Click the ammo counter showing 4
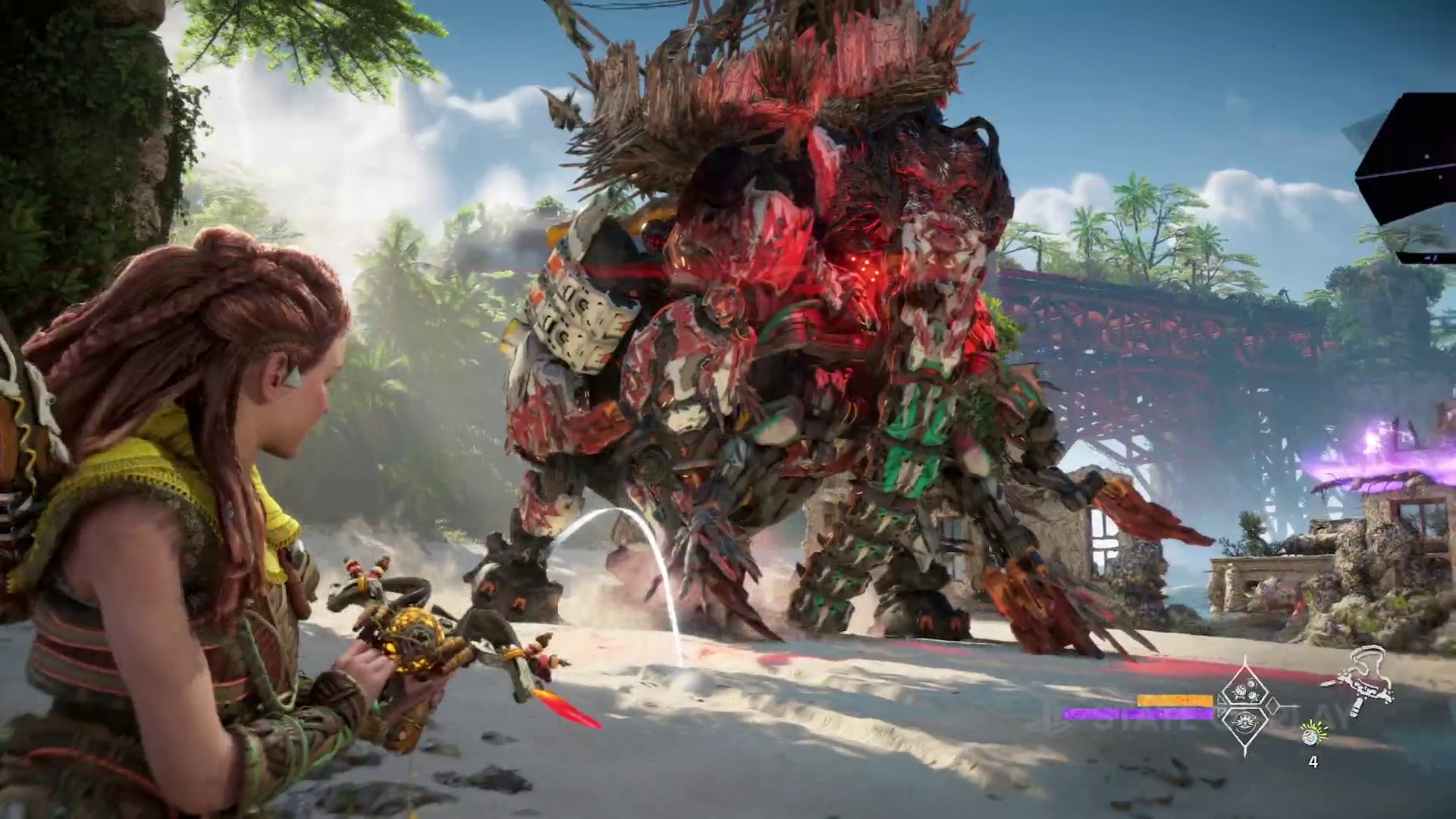Image resolution: width=1456 pixels, height=819 pixels. (1314, 761)
